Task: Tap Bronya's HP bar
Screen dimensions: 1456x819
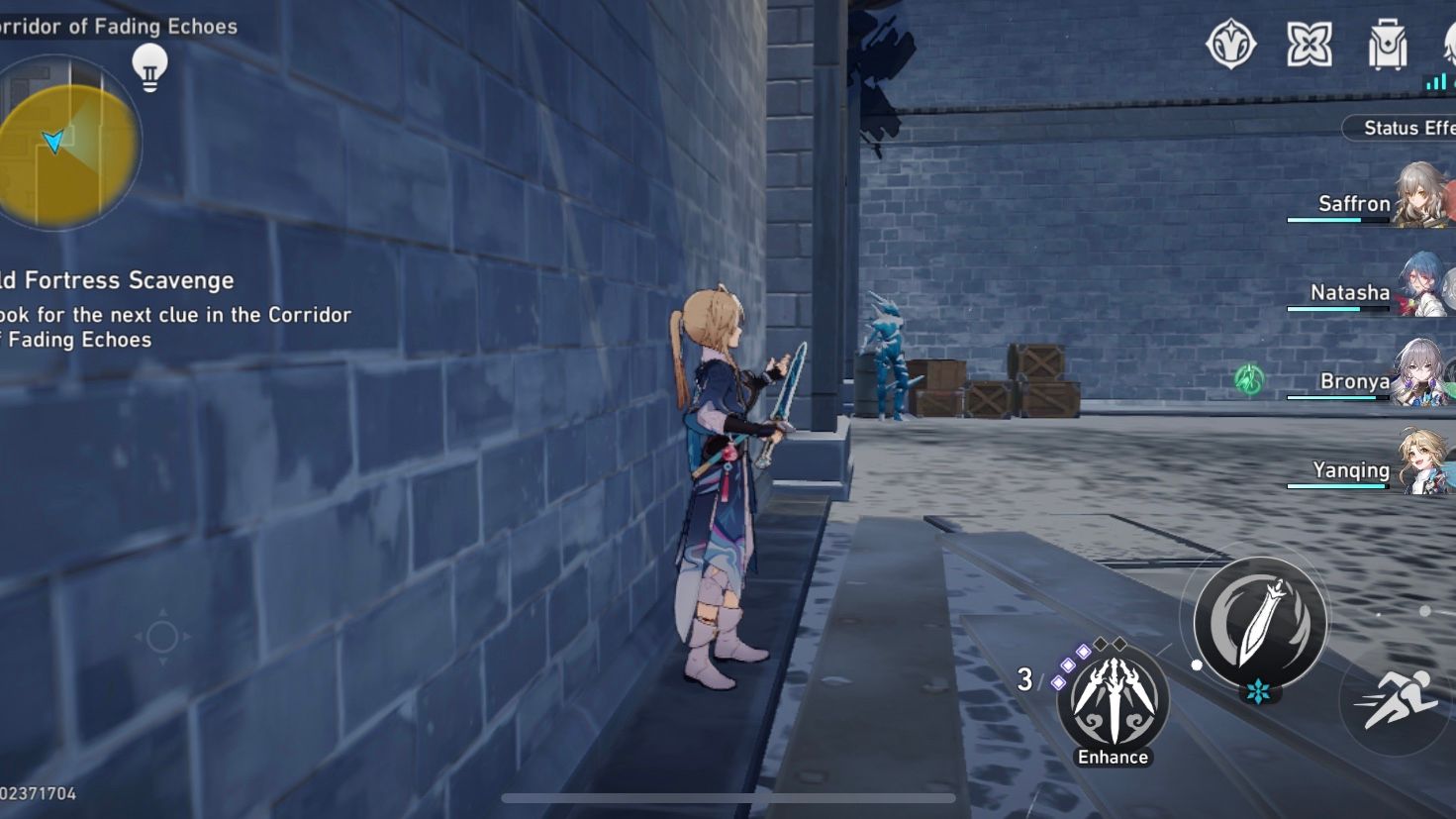Action: click(x=1336, y=396)
